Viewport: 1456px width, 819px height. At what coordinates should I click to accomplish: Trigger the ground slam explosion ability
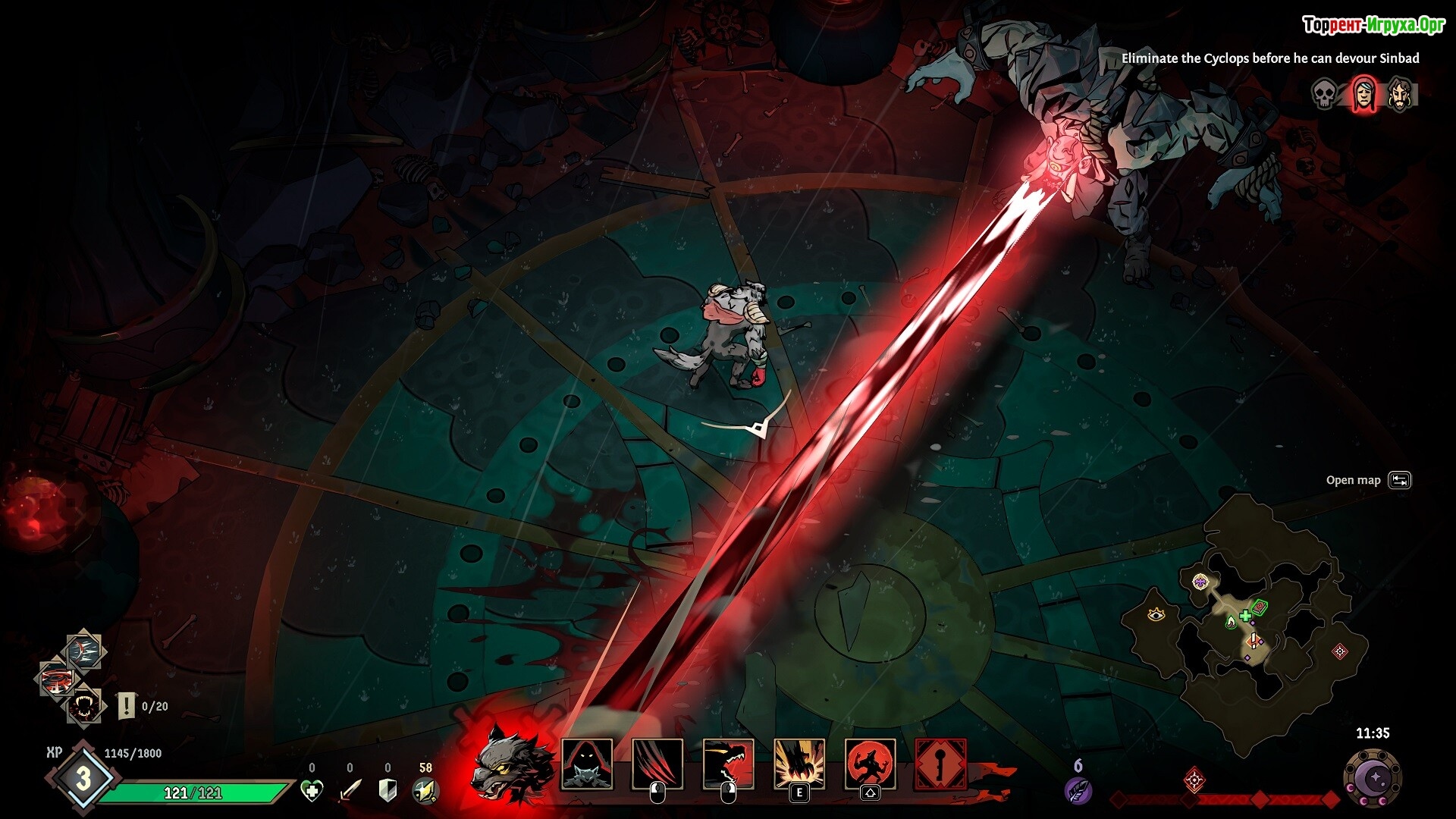(799, 764)
